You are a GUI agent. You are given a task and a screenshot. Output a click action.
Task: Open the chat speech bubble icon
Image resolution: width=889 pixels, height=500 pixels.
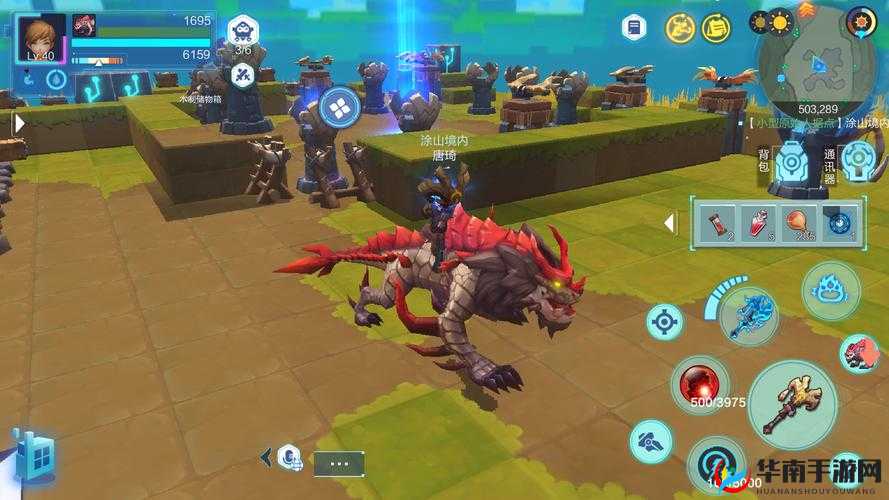[288, 459]
